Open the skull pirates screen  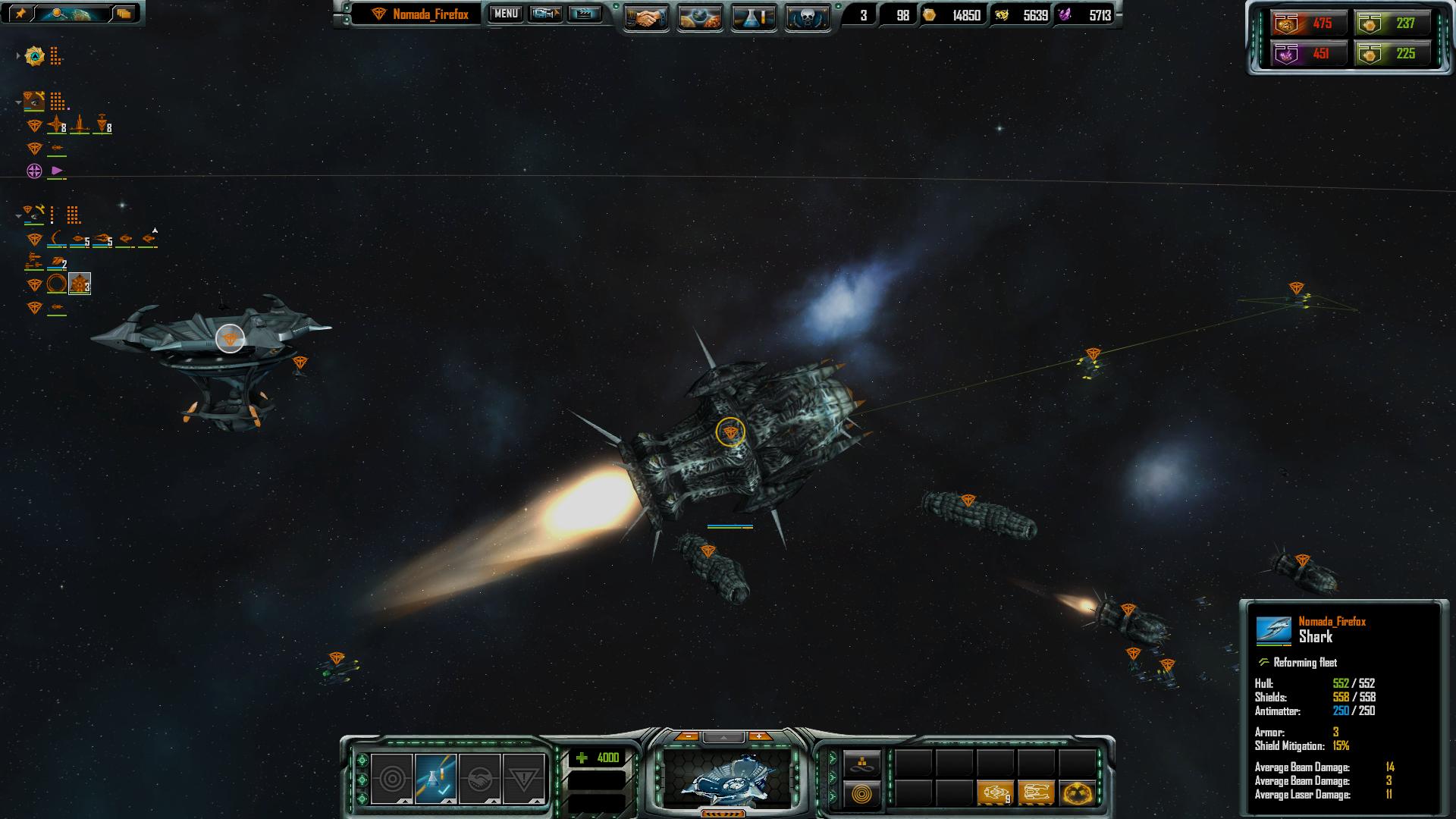pos(807,18)
